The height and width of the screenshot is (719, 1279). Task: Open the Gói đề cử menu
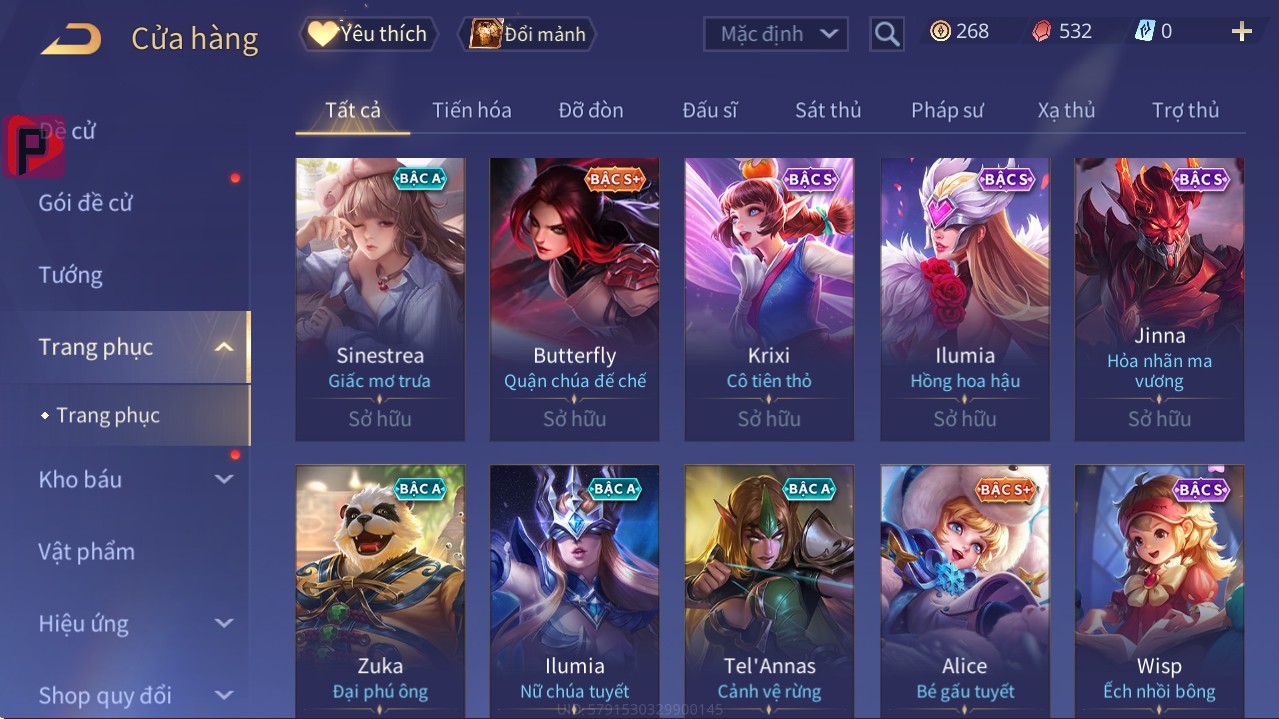86,203
